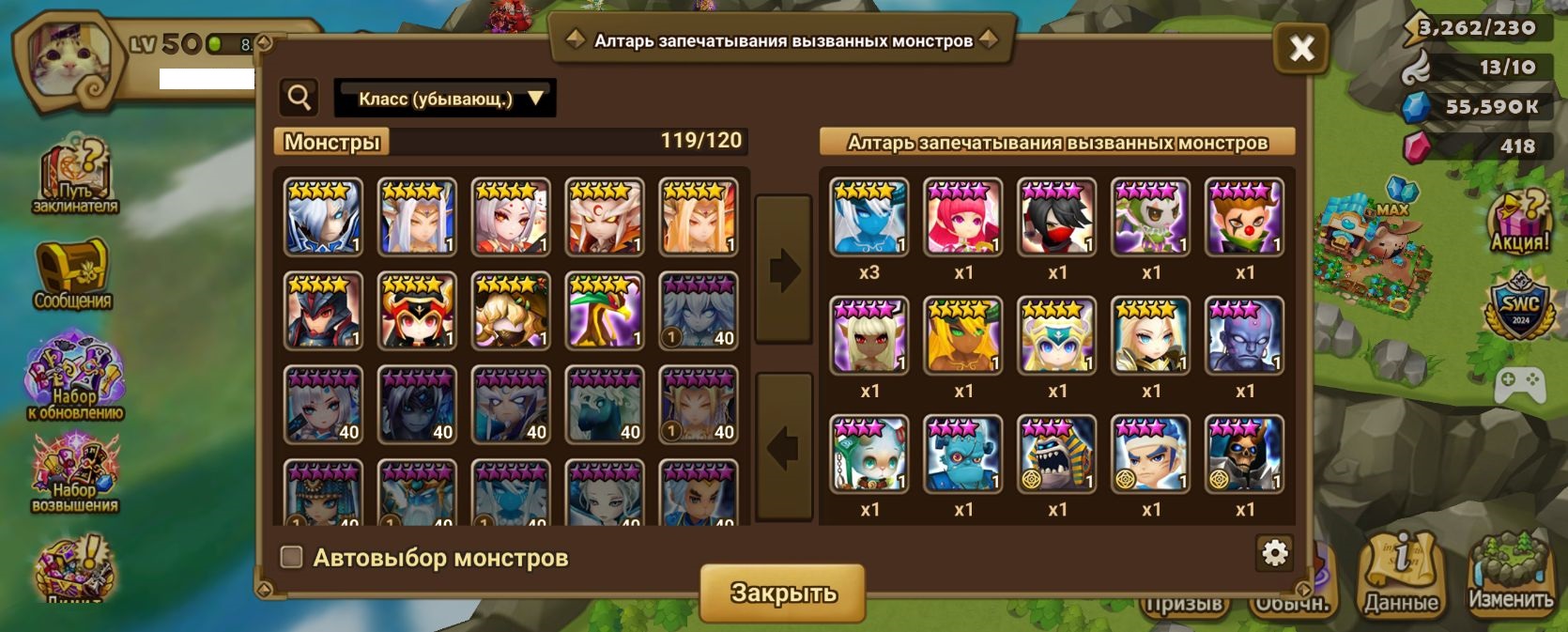
Task: Select the blue-skinned monster marked x3
Action: pos(869,218)
